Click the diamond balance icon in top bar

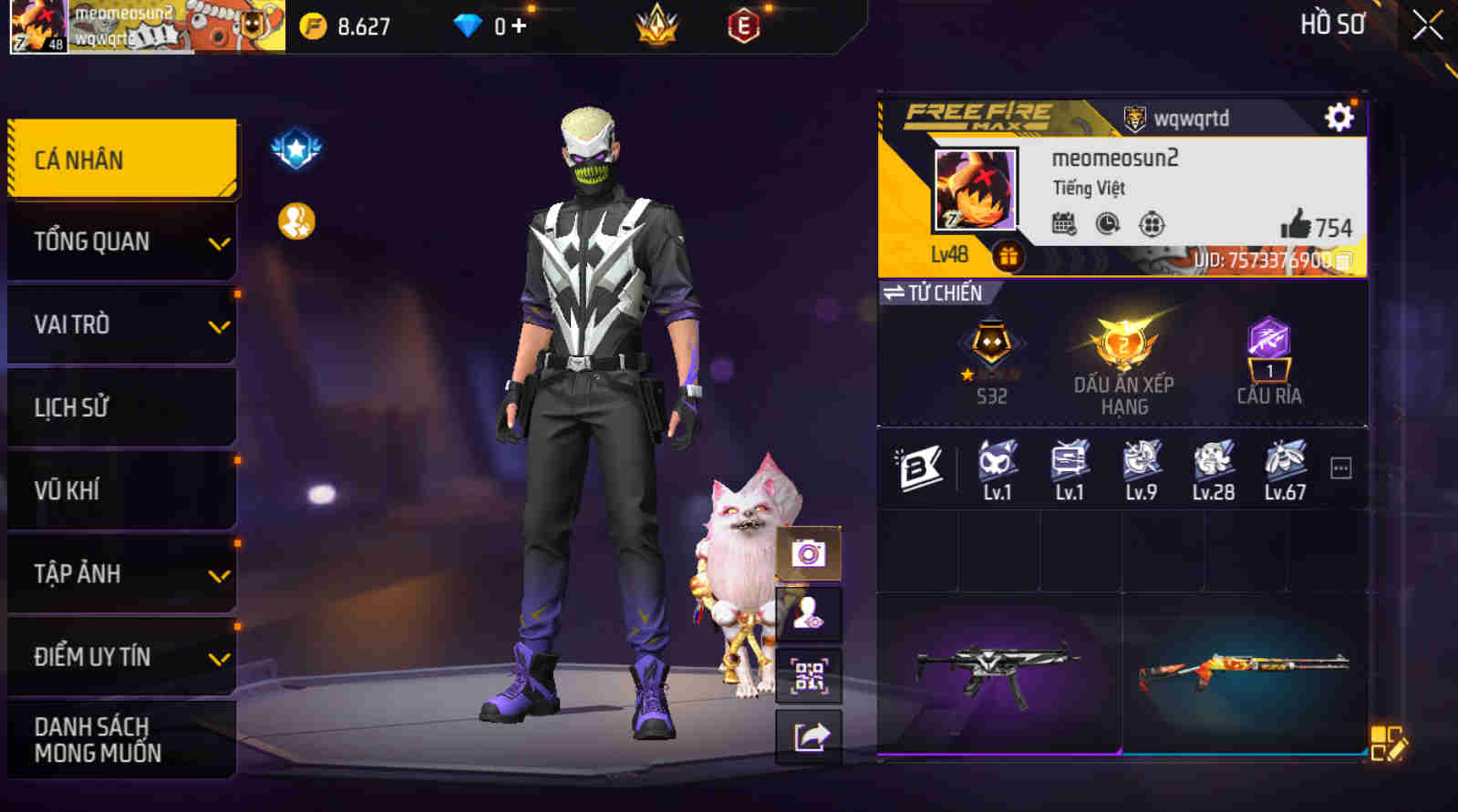pos(466,26)
